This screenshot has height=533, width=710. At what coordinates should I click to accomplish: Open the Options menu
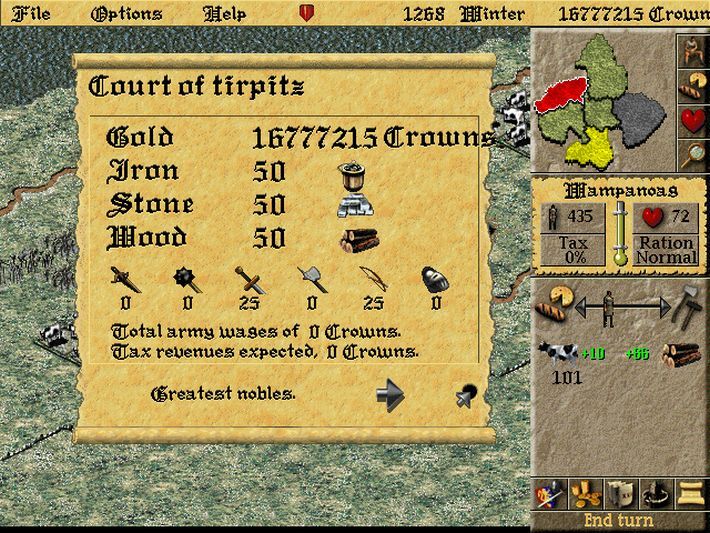[x=125, y=14]
